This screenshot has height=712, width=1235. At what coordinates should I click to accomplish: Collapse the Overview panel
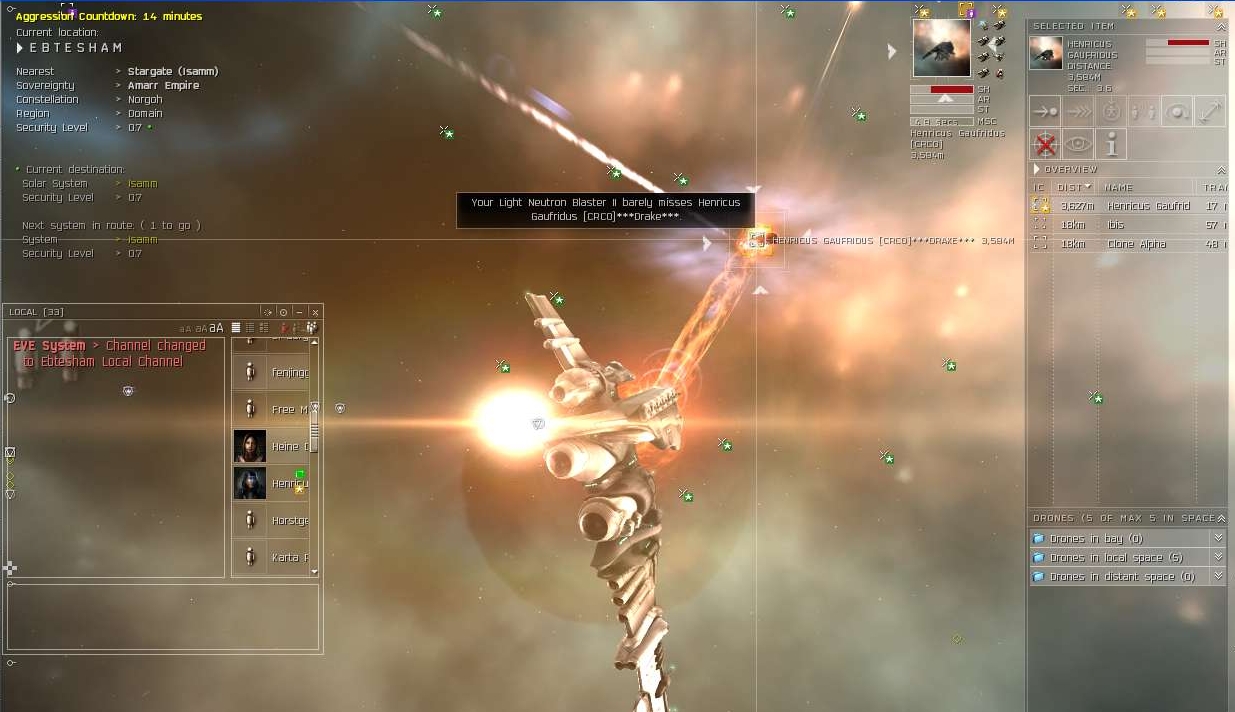(x=1221, y=170)
